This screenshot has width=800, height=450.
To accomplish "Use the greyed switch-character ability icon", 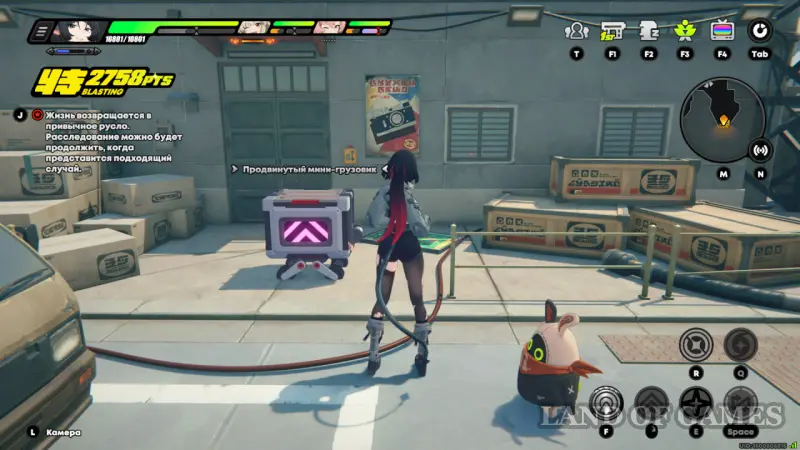I will [x=741, y=404].
